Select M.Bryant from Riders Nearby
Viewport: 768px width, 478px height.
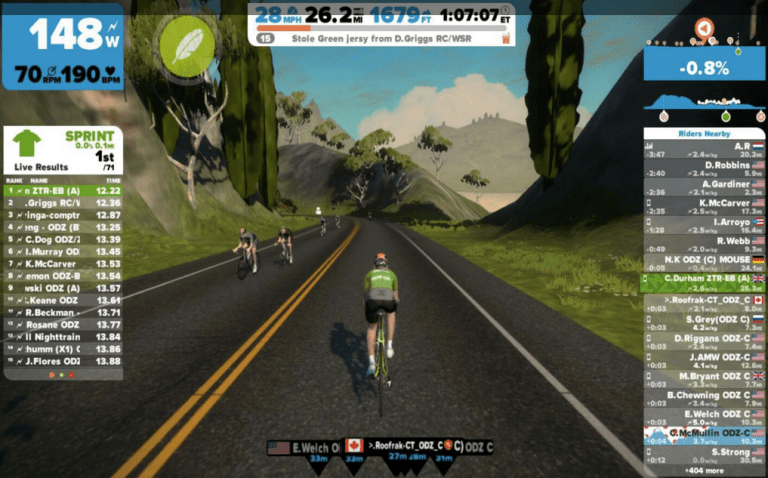(703, 380)
